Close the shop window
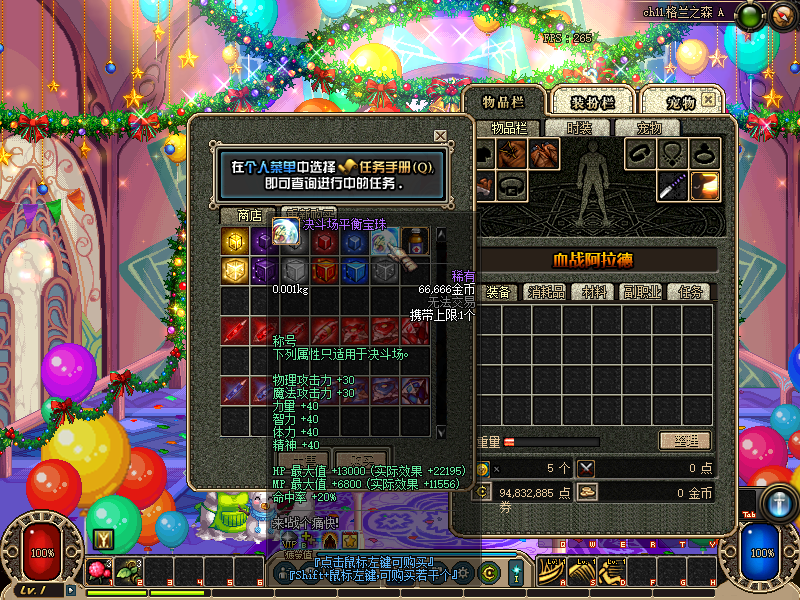The image size is (800, 600). pyautogui.click(x=440, y=135)
